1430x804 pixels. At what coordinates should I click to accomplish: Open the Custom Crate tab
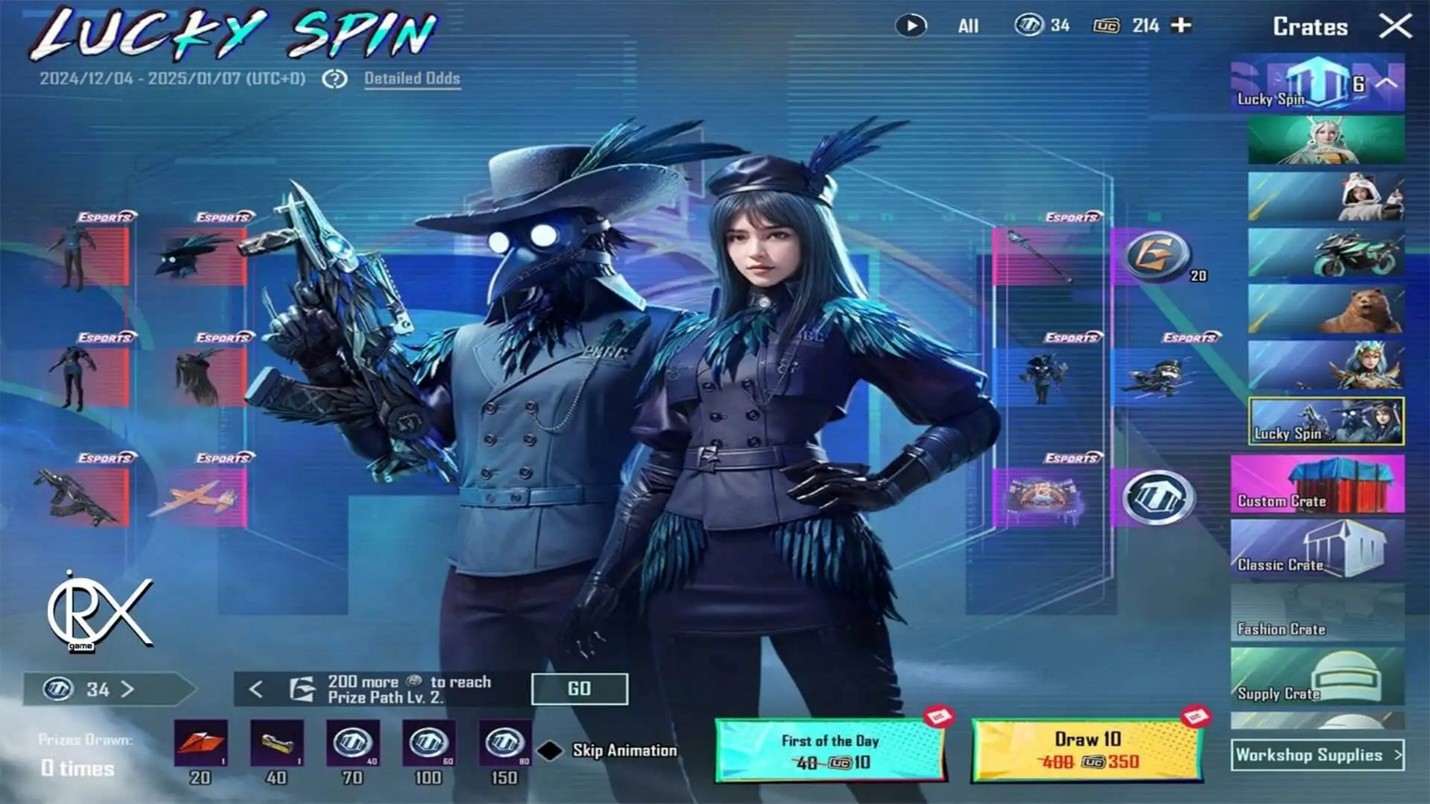tap(1317, 484)
